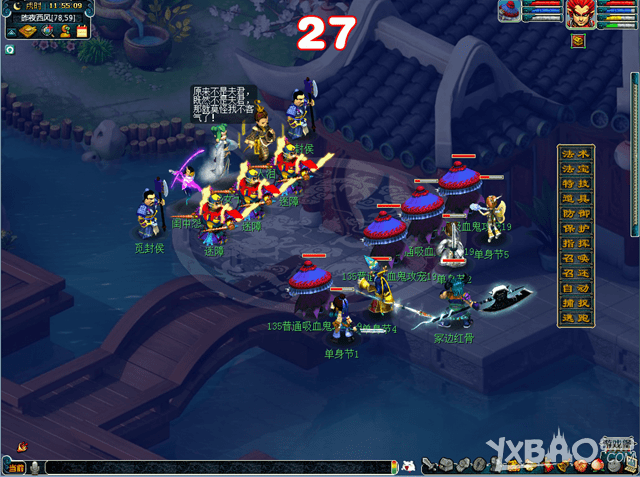Image resolution: width=640 pixels, height=477 pixels.
Task: Click the 当前 chat channel button
Action: tap(14, 467)
